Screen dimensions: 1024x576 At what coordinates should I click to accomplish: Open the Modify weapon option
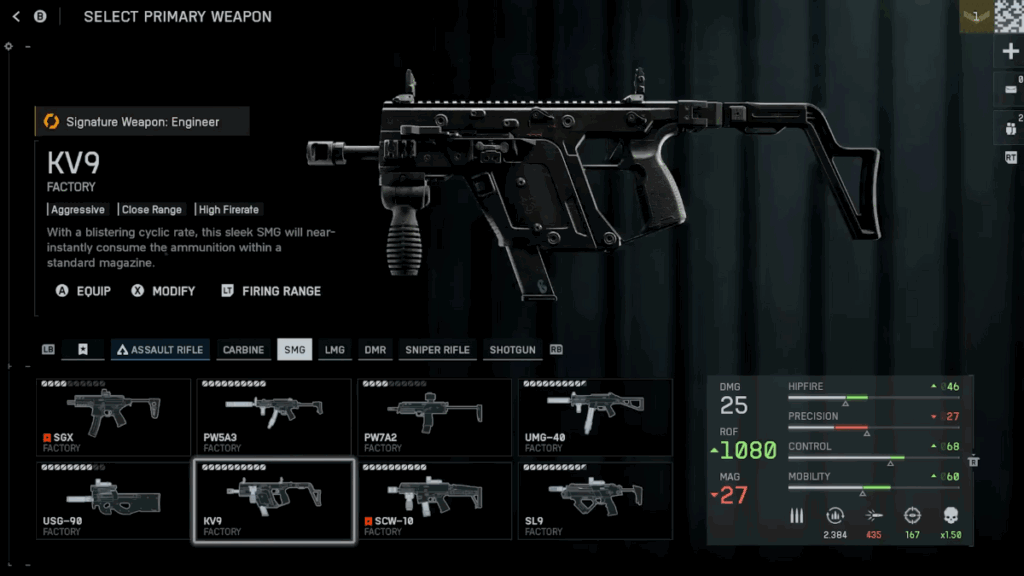(163, 291)
